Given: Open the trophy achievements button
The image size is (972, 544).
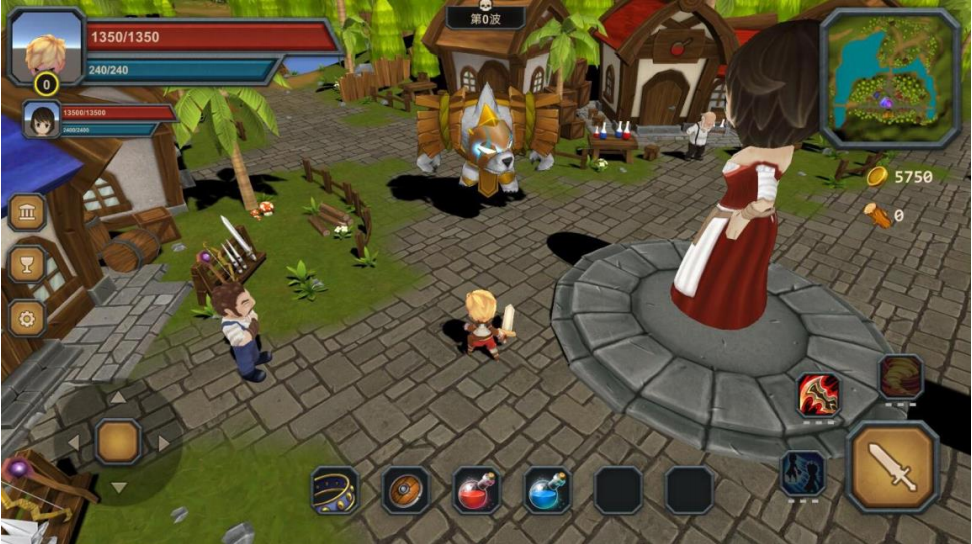Looking at the screenshot, I should [27, 264].
